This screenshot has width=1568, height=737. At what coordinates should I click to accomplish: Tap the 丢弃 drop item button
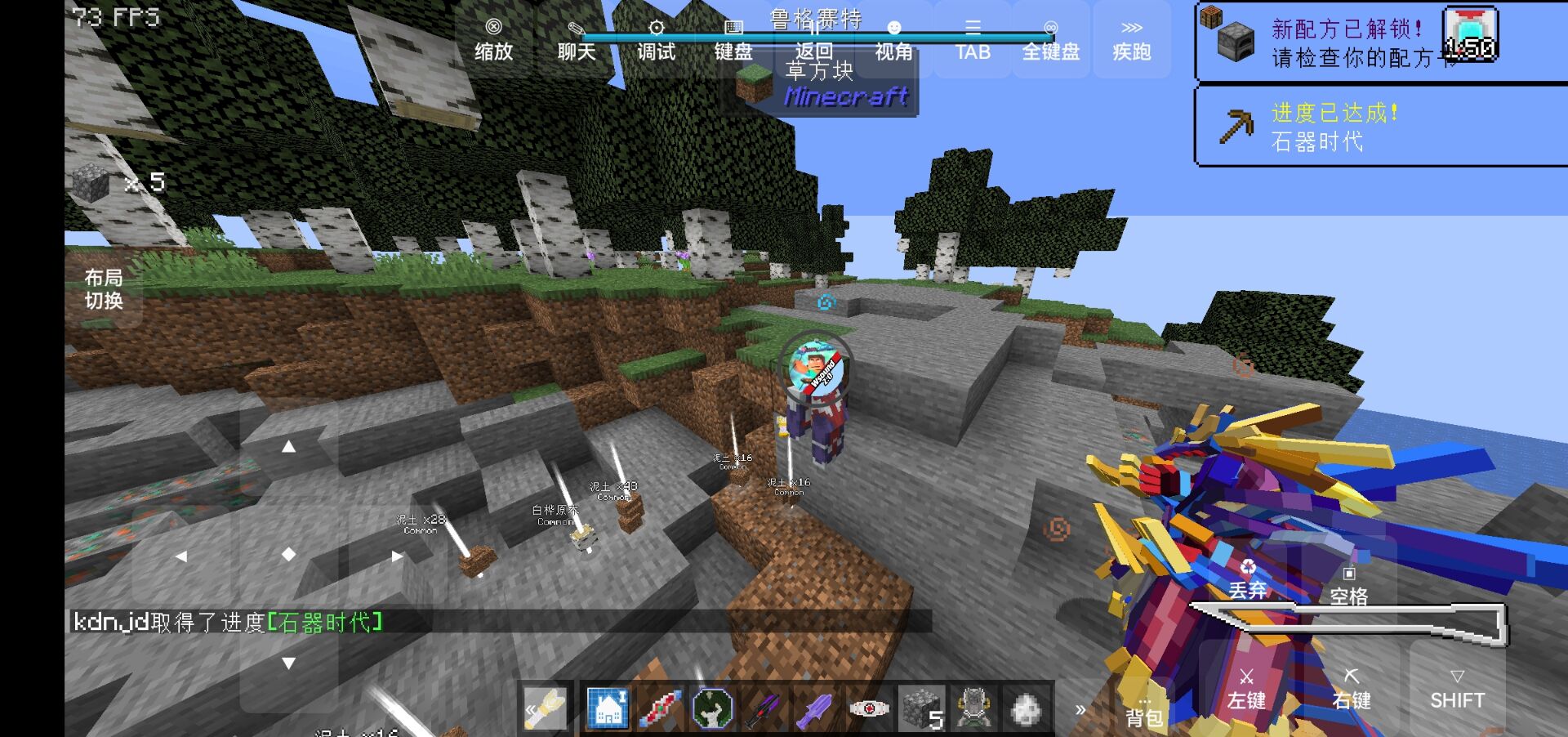(1247, 579)
